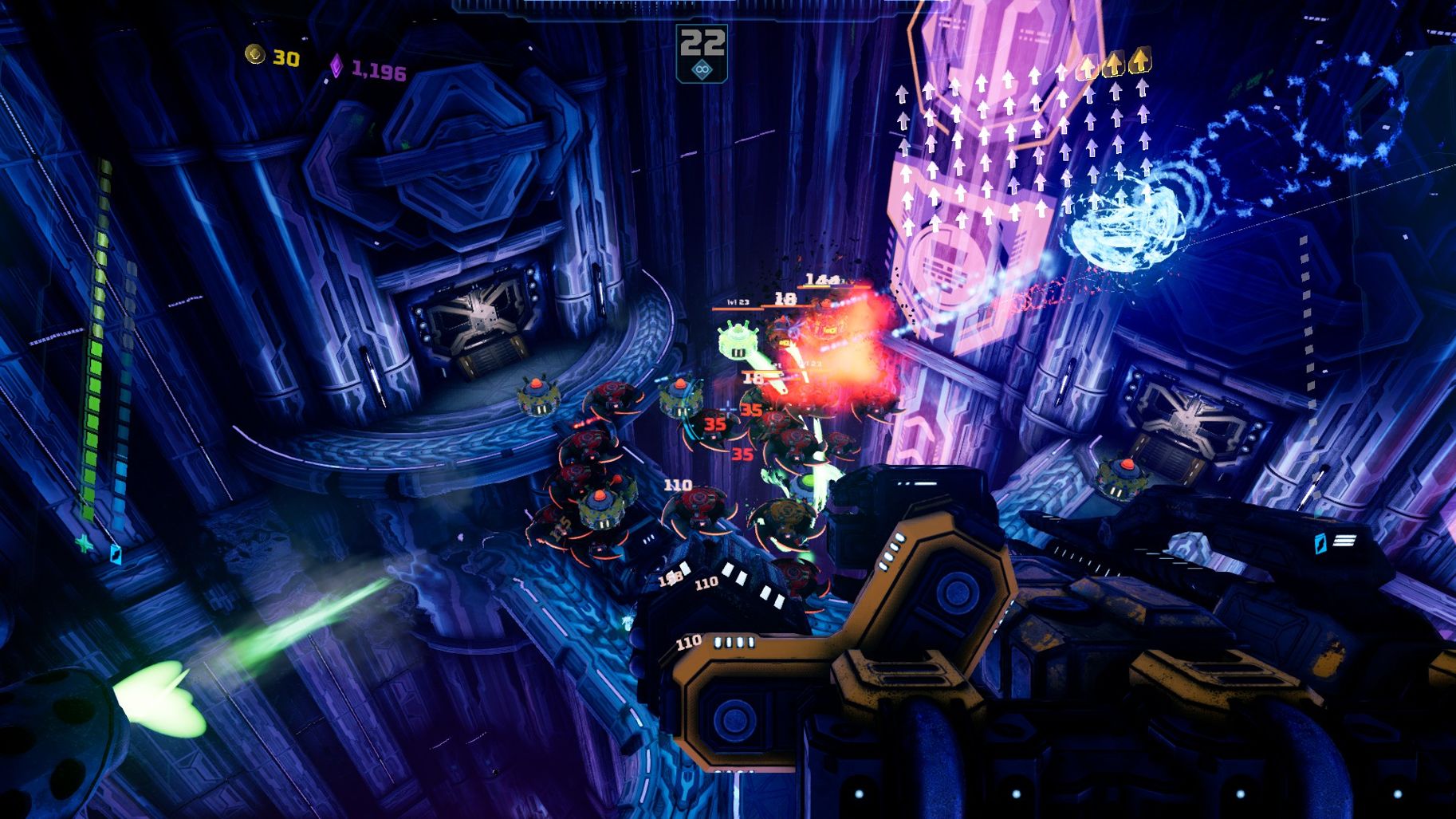This screenshot has width=1456, height=819.
Task: Select the green health cross icon
Action: (84, 543)
